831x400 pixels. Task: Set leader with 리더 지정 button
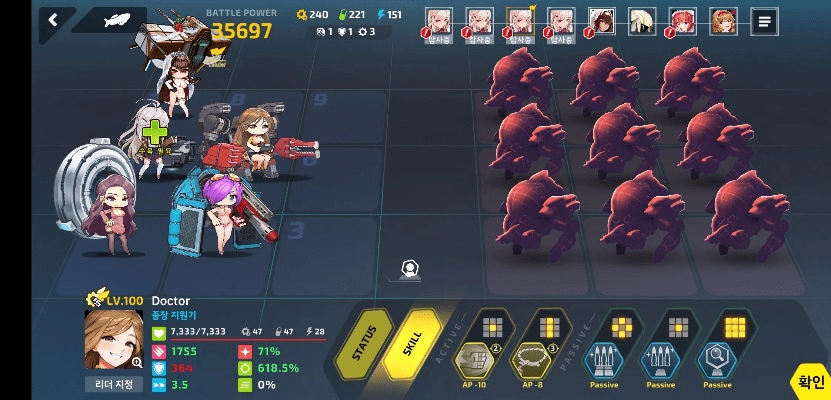click(113, 384)
